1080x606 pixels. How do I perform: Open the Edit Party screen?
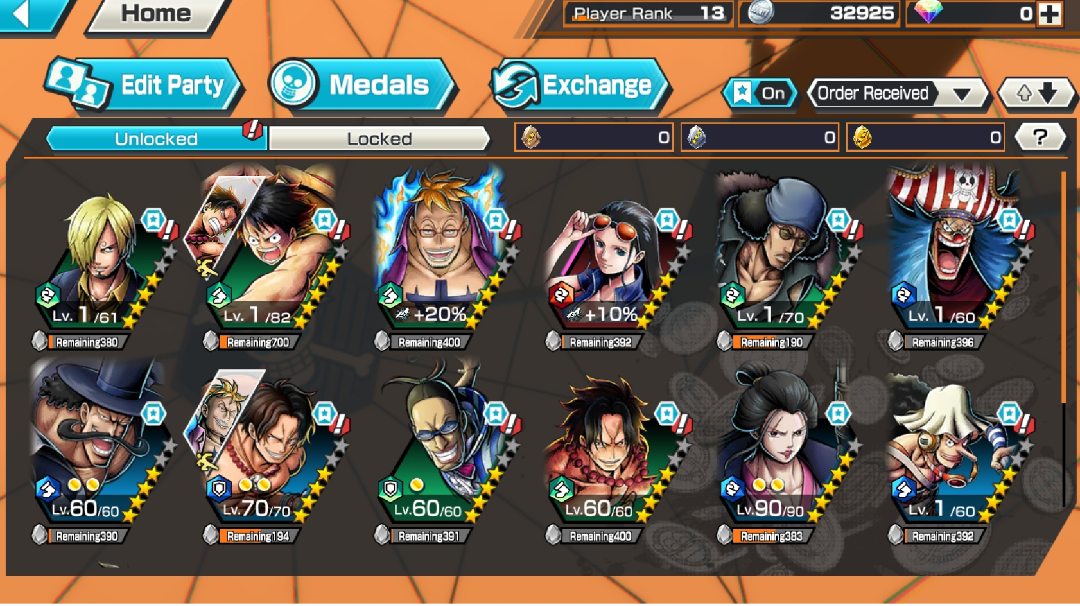pyautogui.click(x=144, y=86)
